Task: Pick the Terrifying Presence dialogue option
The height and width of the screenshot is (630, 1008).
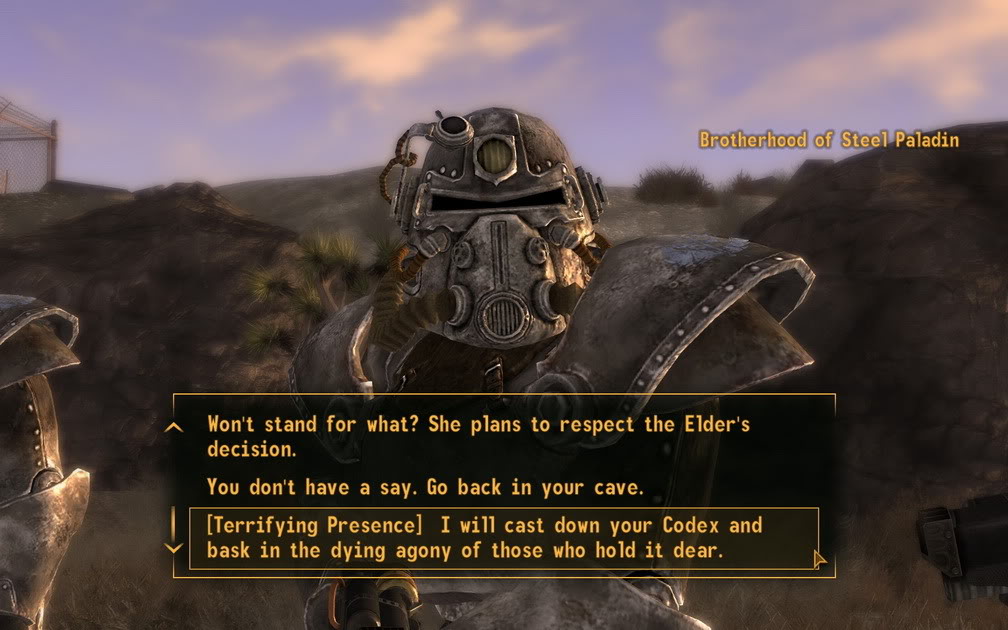Action: (484, 538)
